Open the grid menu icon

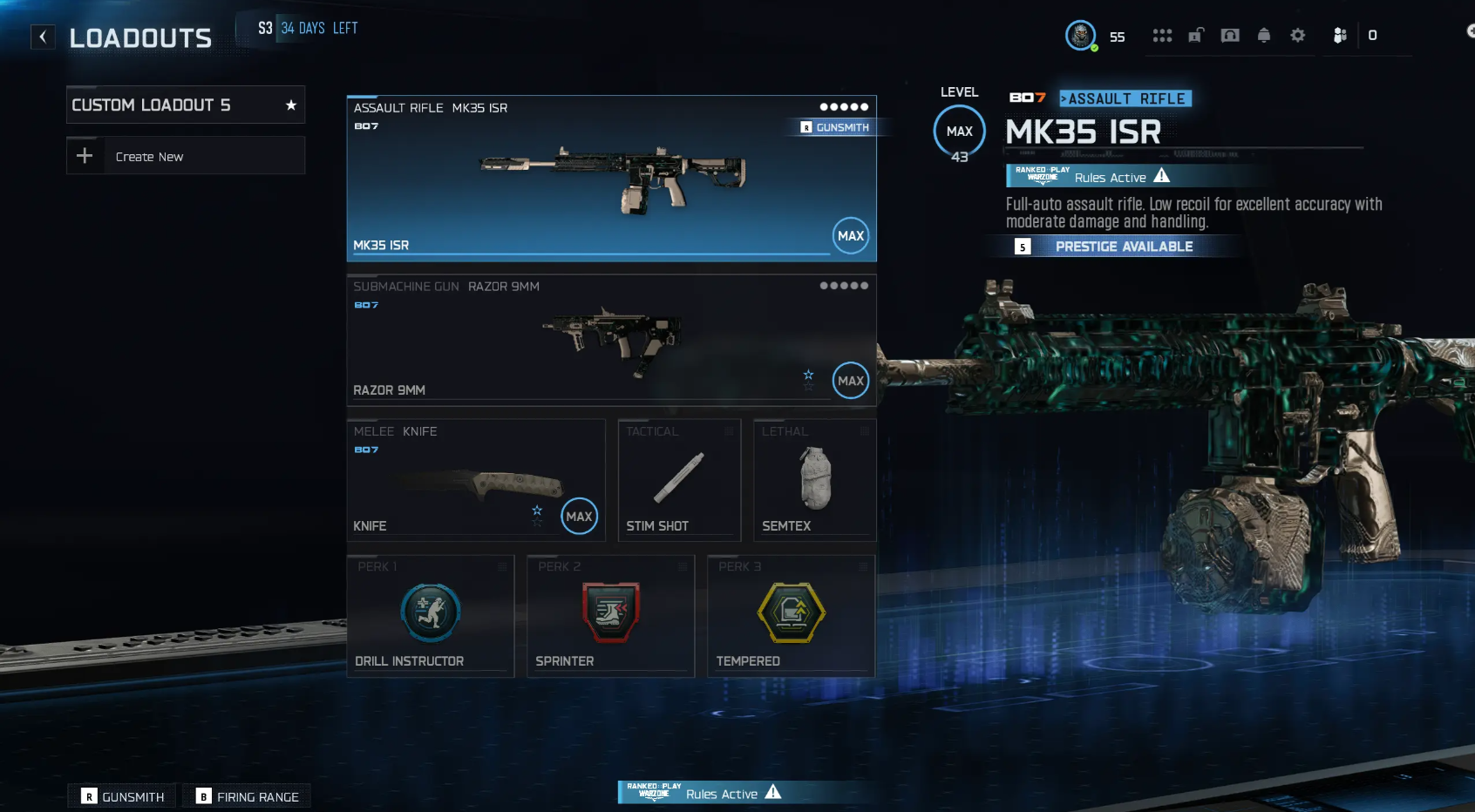1162,36
